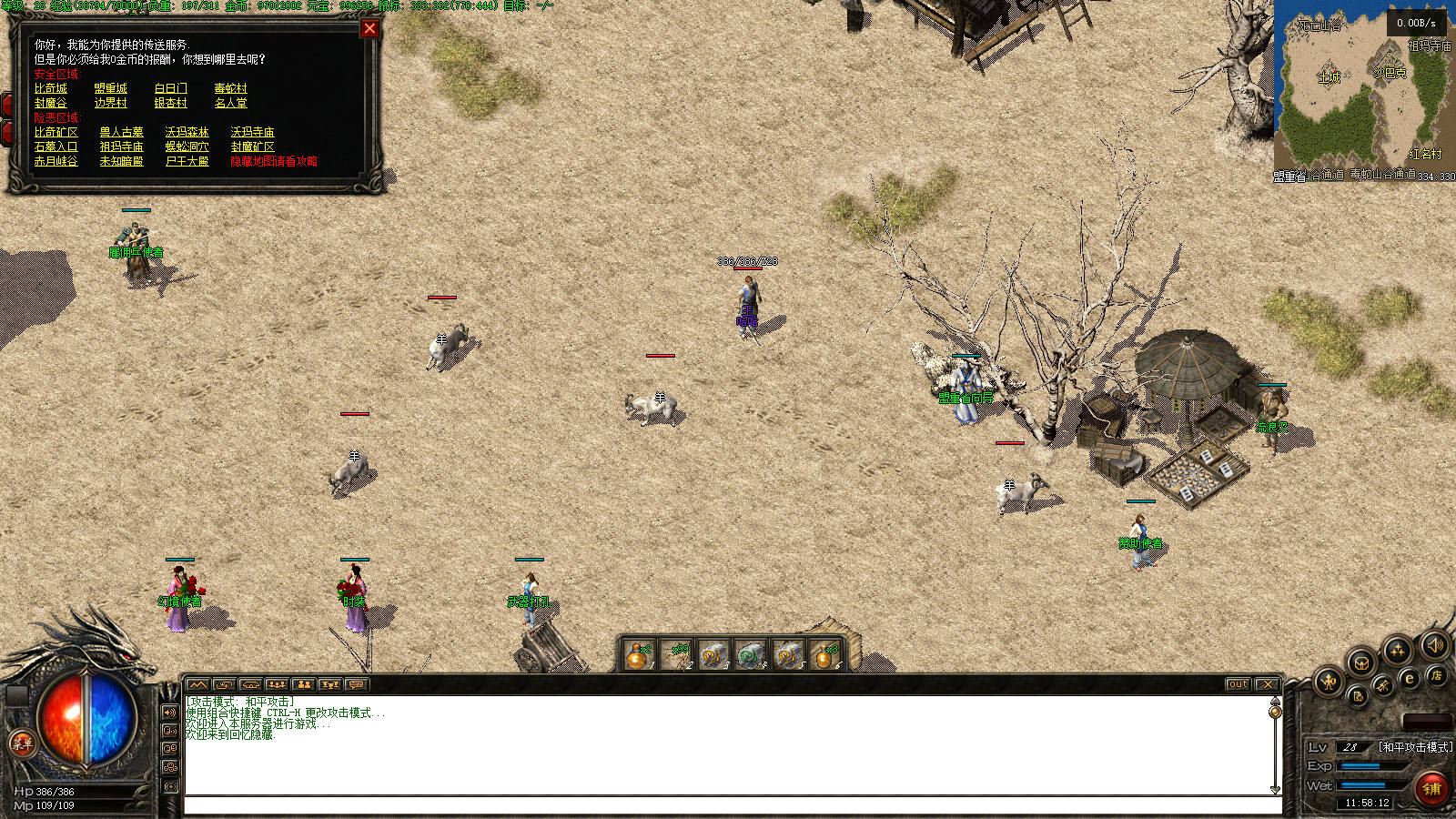Open the bag inventory icon

tap(1360, 662)
